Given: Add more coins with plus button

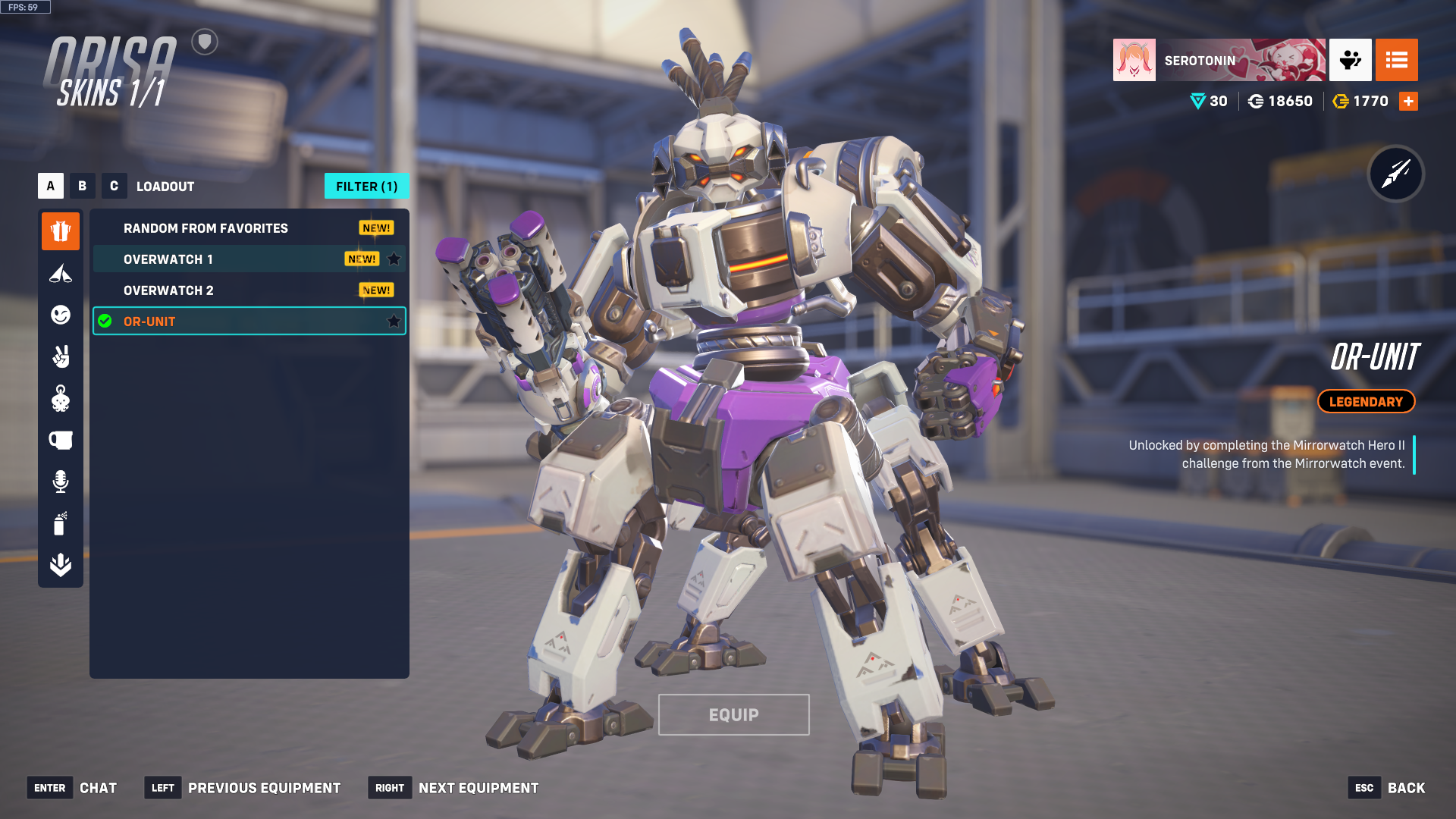Looking at the screenshot, I should (1408, 102).
